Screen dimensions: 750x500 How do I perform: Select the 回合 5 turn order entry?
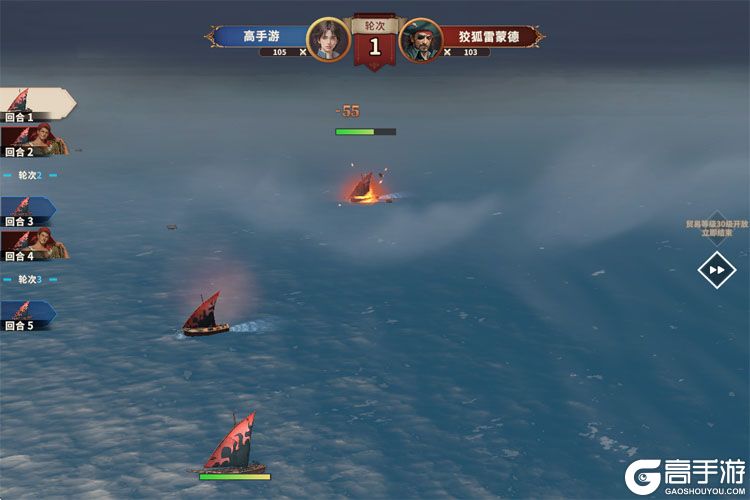(27, 315)
